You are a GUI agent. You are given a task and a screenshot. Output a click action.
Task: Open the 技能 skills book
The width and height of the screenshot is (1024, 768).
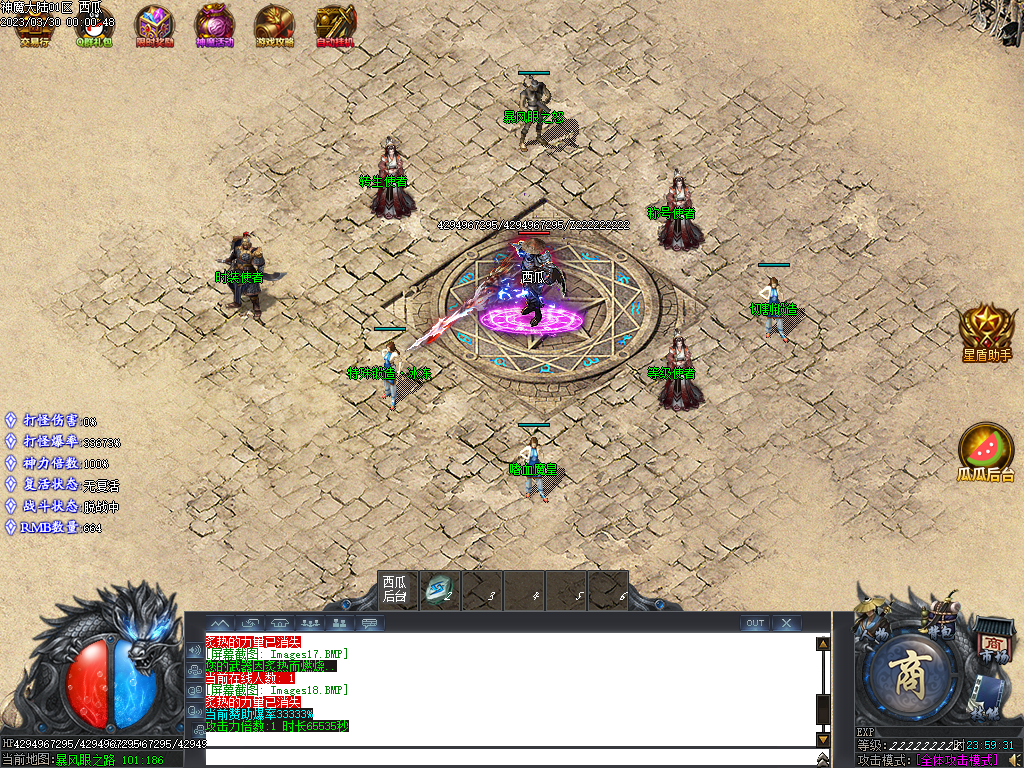coord(987,700)
